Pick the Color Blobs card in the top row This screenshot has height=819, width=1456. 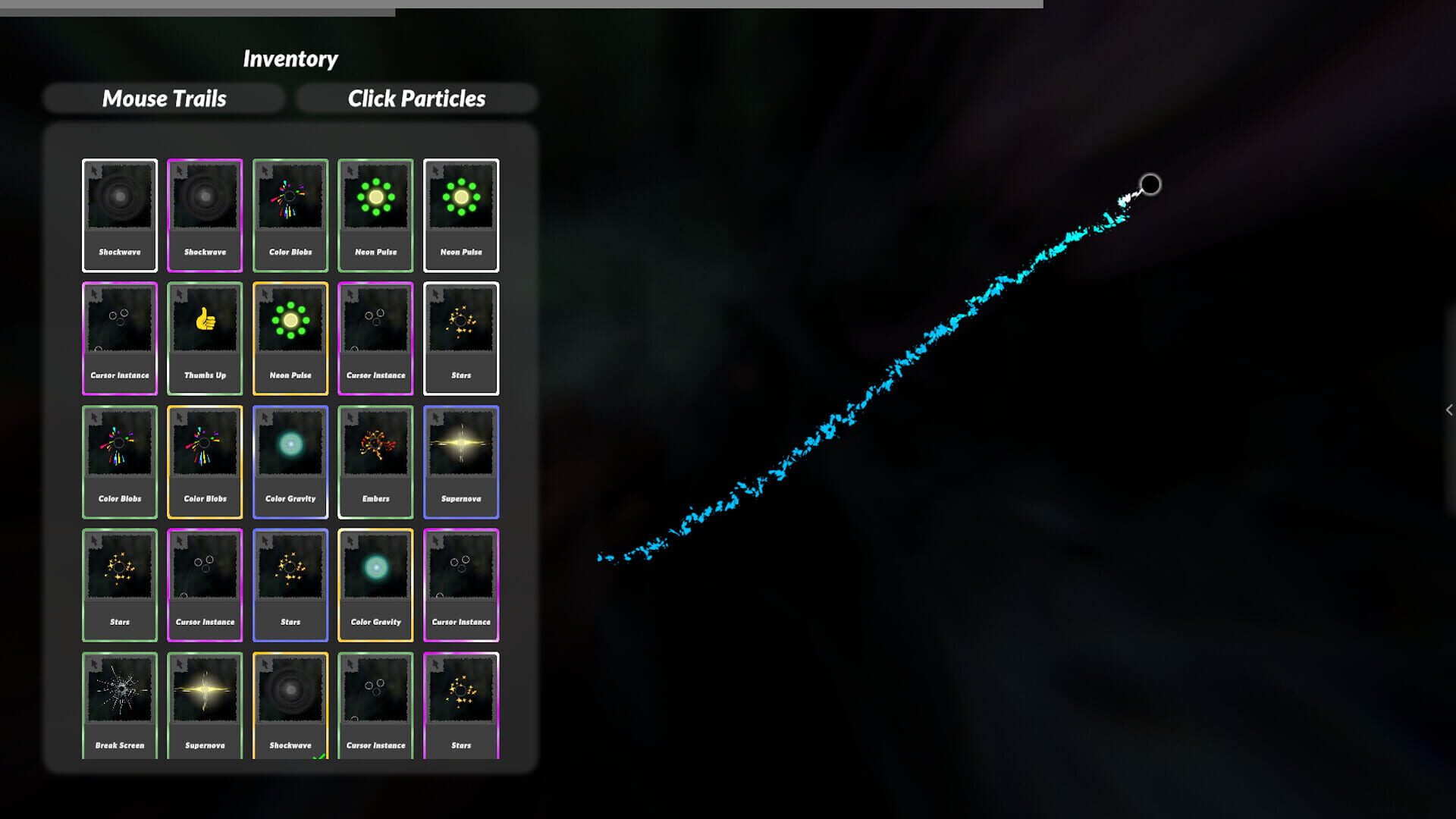(290, 215)
